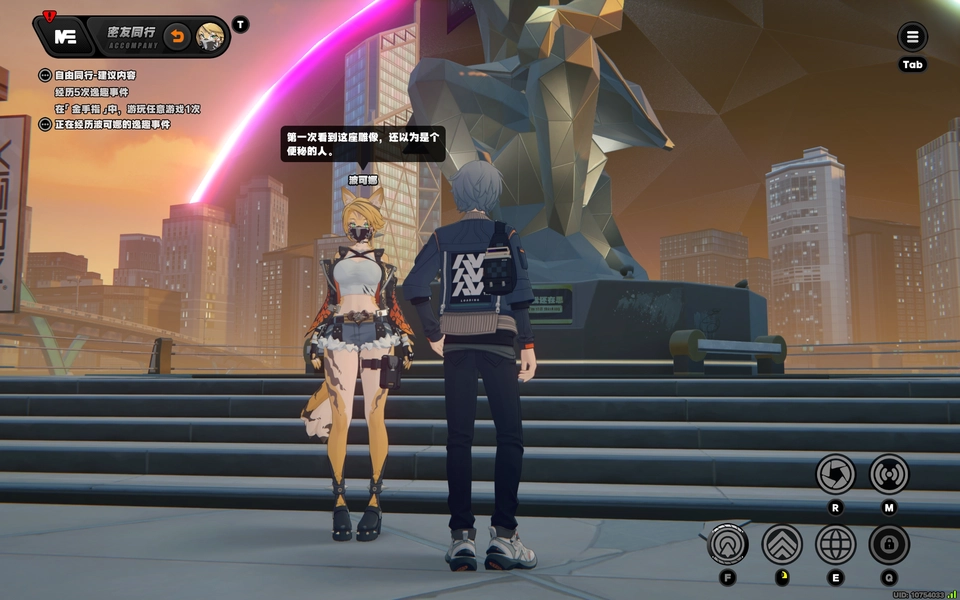
Task: Activate the double chevron sprint icon
Action: click(782, 544)
